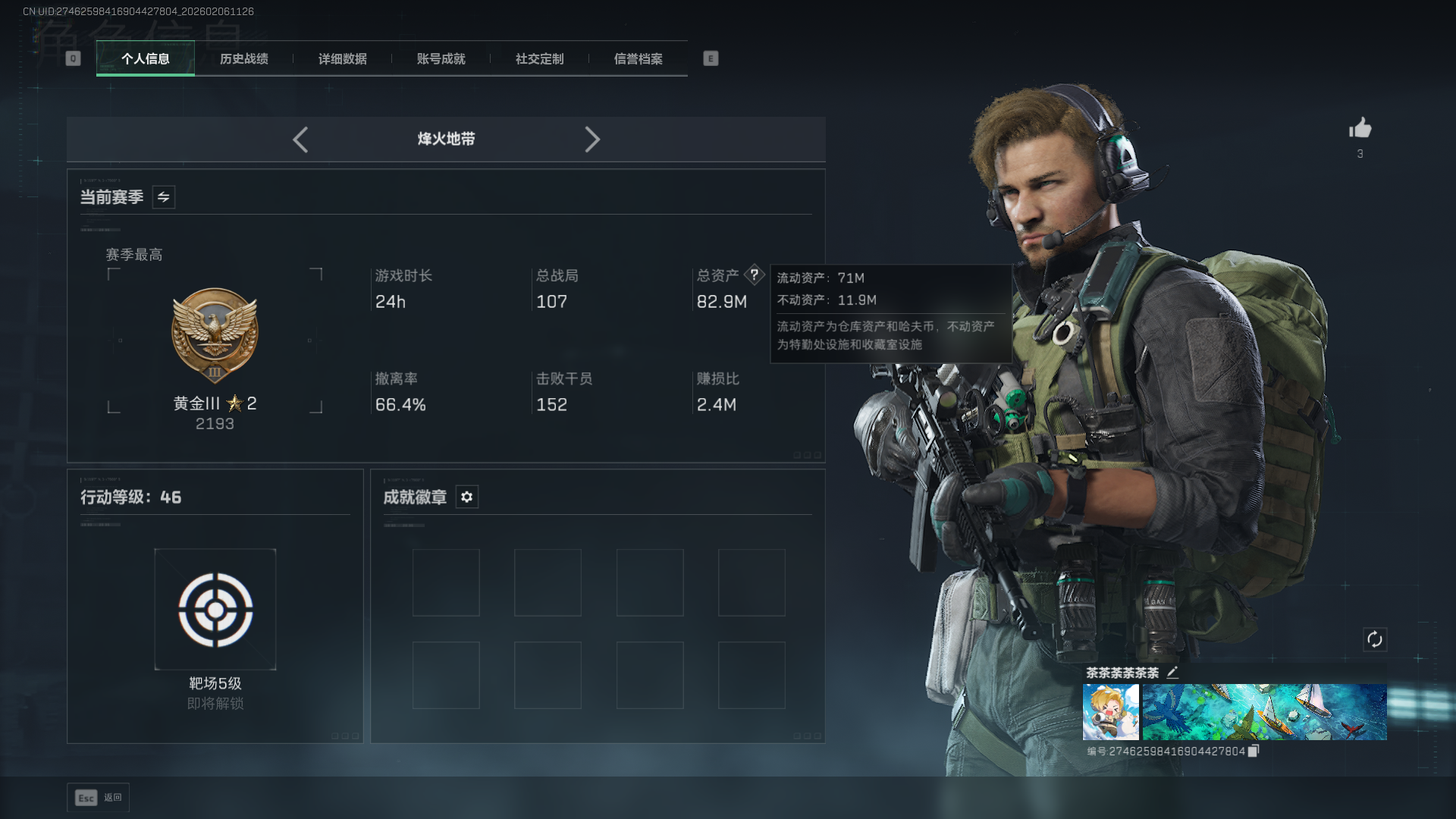Click the right arrow beside 烽火地带
Image resolution: width=1456 pixels, height=819 pixels.
click(592, 140)
